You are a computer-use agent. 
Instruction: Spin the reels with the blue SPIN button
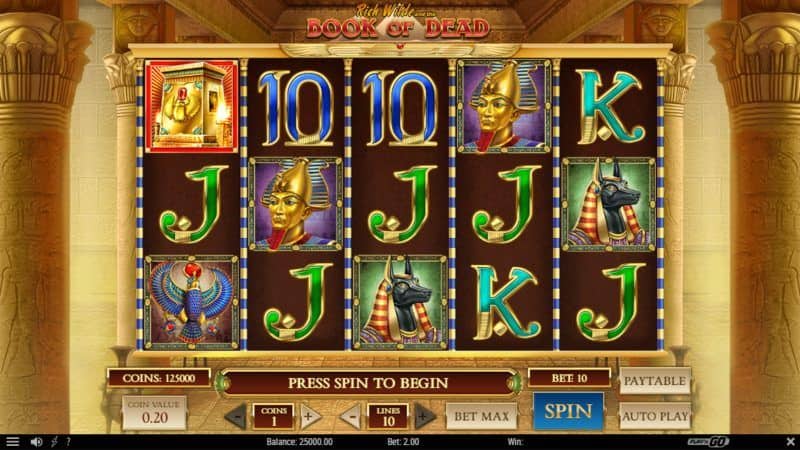[568, 411]
